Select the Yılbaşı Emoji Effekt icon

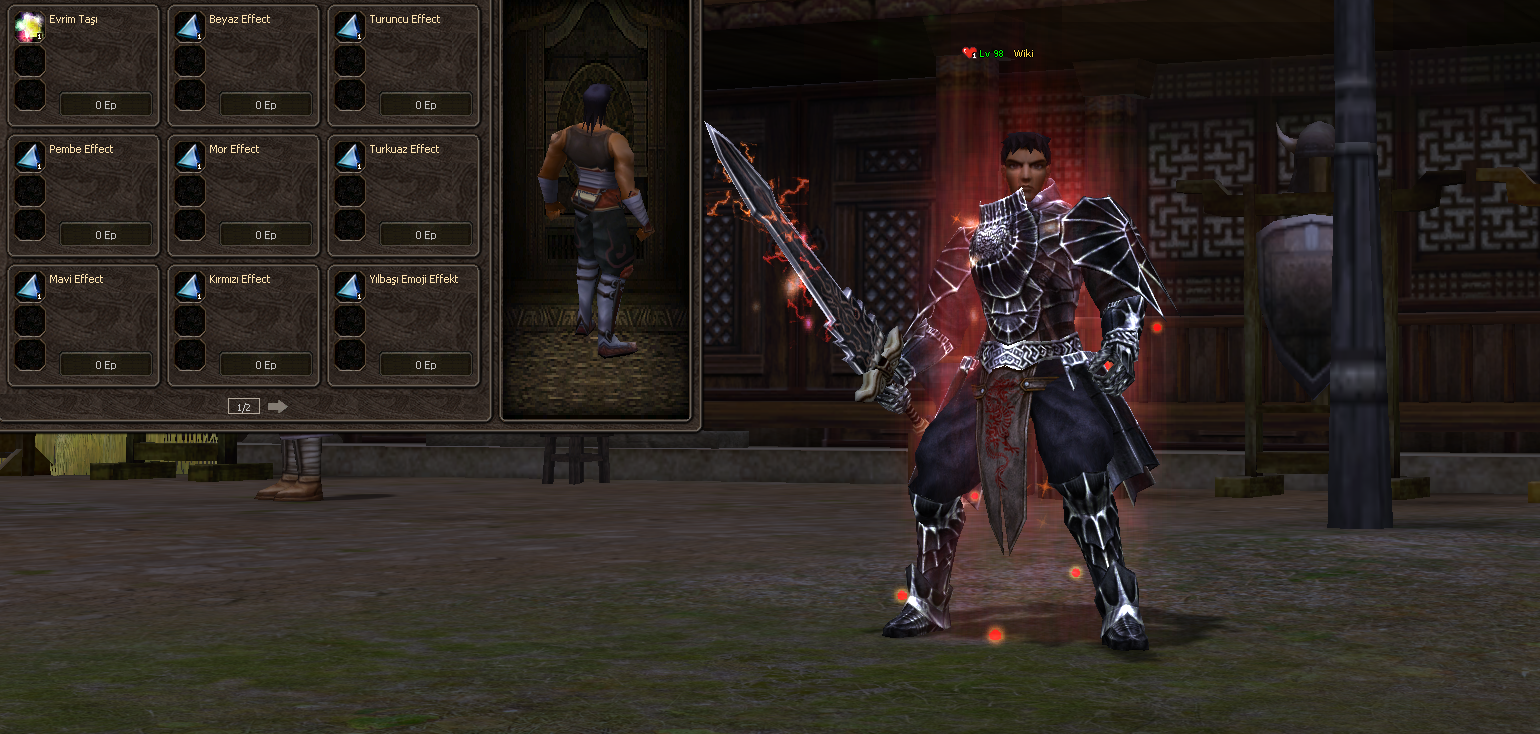pyautogui.click(x=349, y=287)
